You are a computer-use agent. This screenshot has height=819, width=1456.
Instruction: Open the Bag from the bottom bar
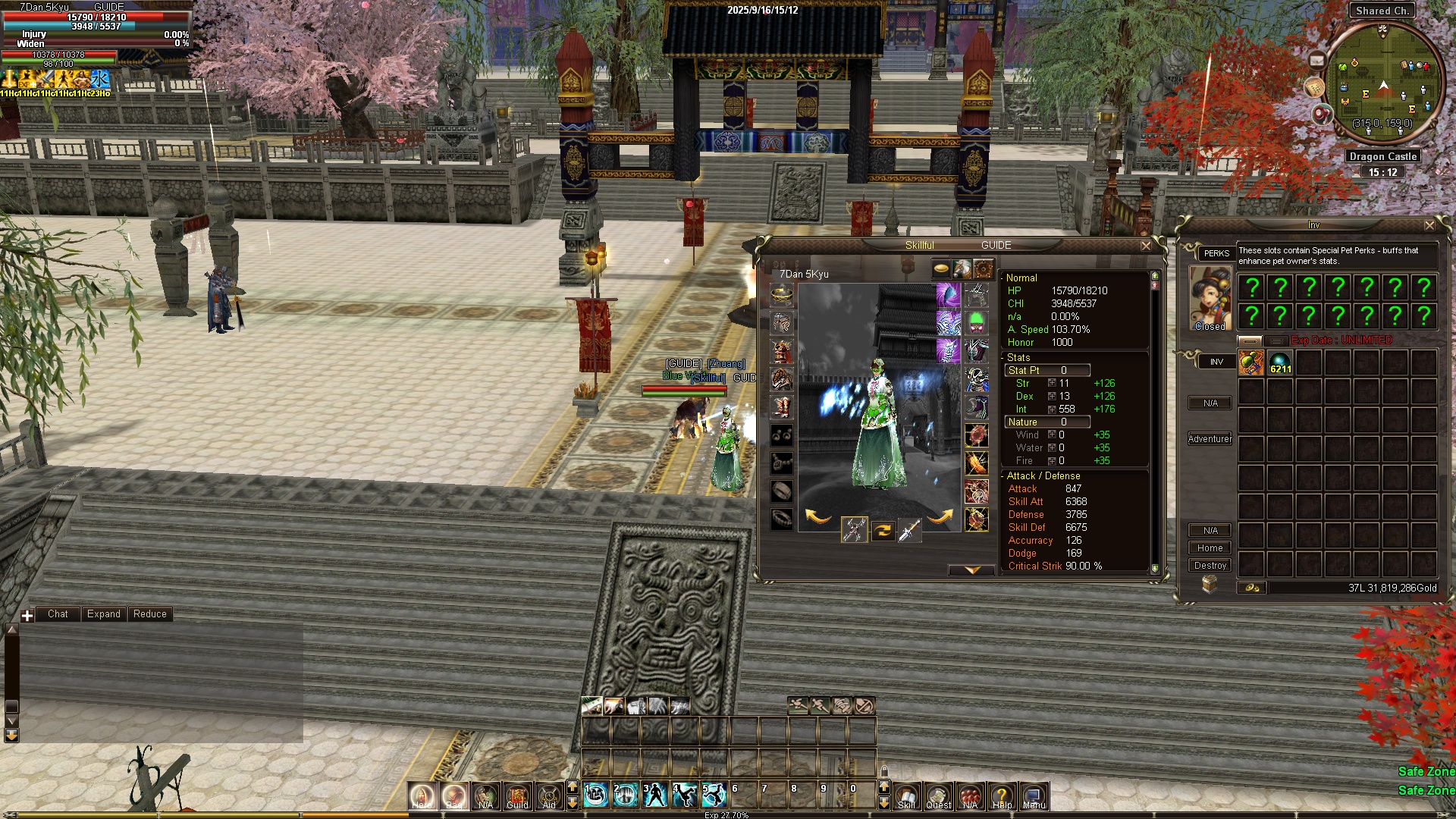click(453, 797)
